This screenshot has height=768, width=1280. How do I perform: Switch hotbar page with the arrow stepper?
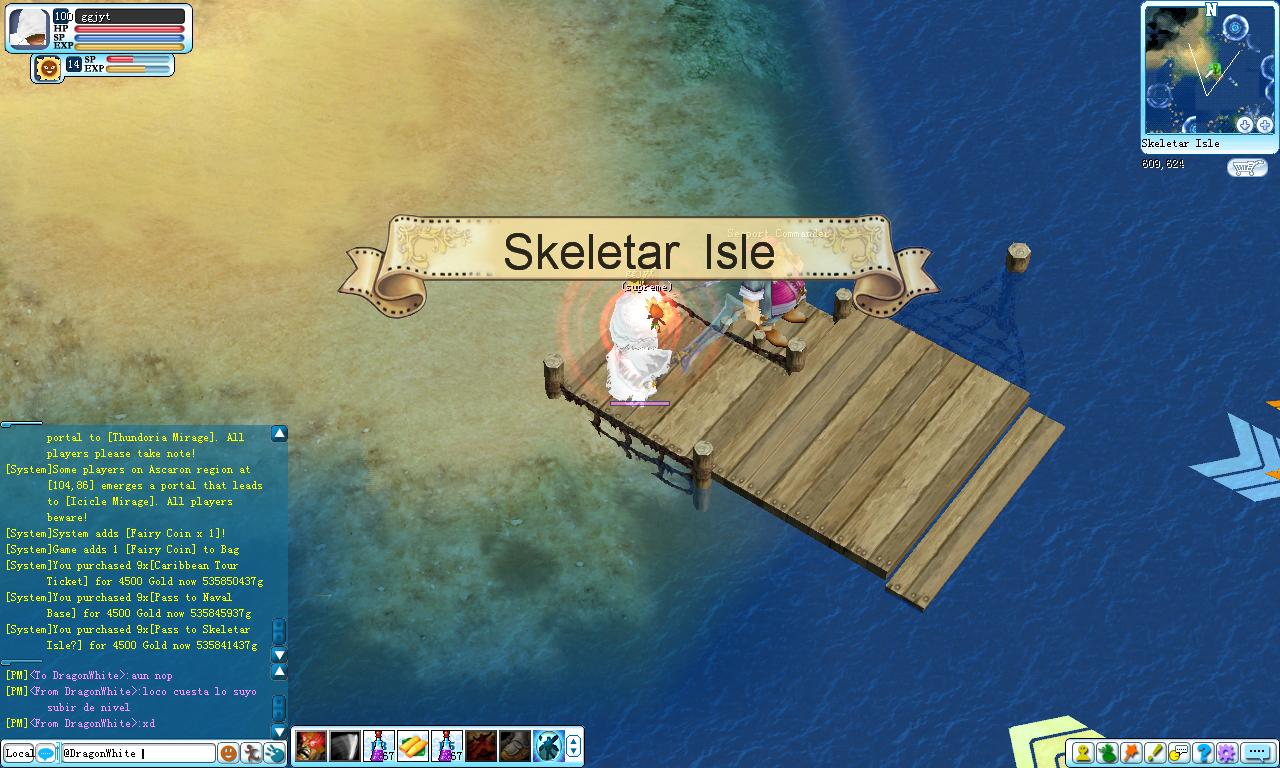pos(573,746)
